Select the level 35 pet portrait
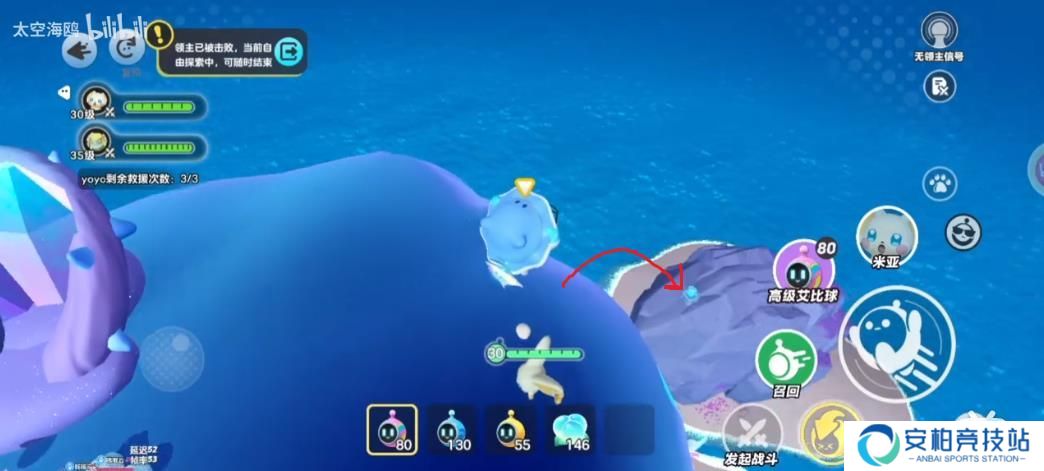The height and width of the screenshot is (471, 1044). (x=95, y=143)
